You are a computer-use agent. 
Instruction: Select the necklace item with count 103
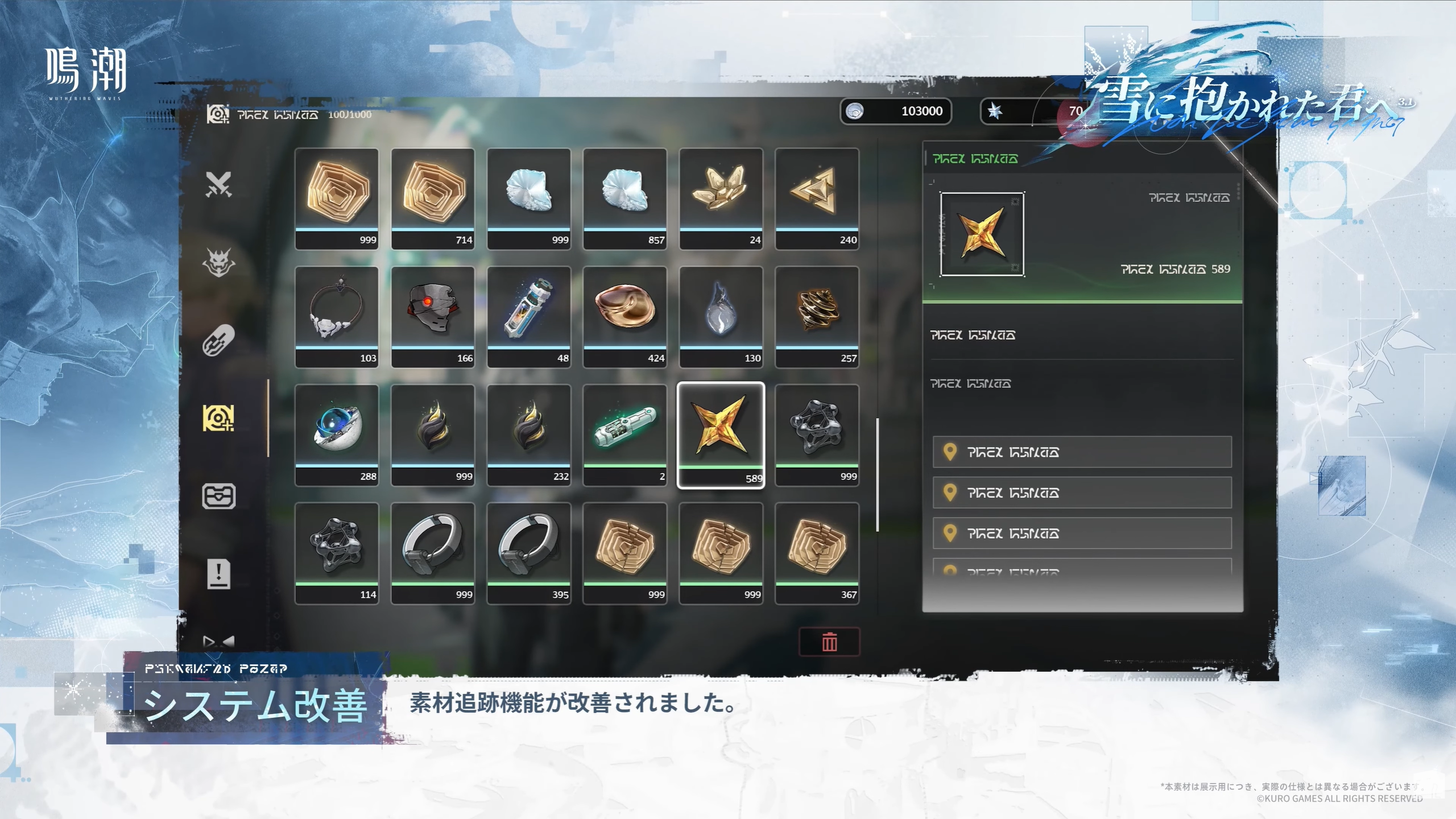pyautogui.click(x=337, y=316)
